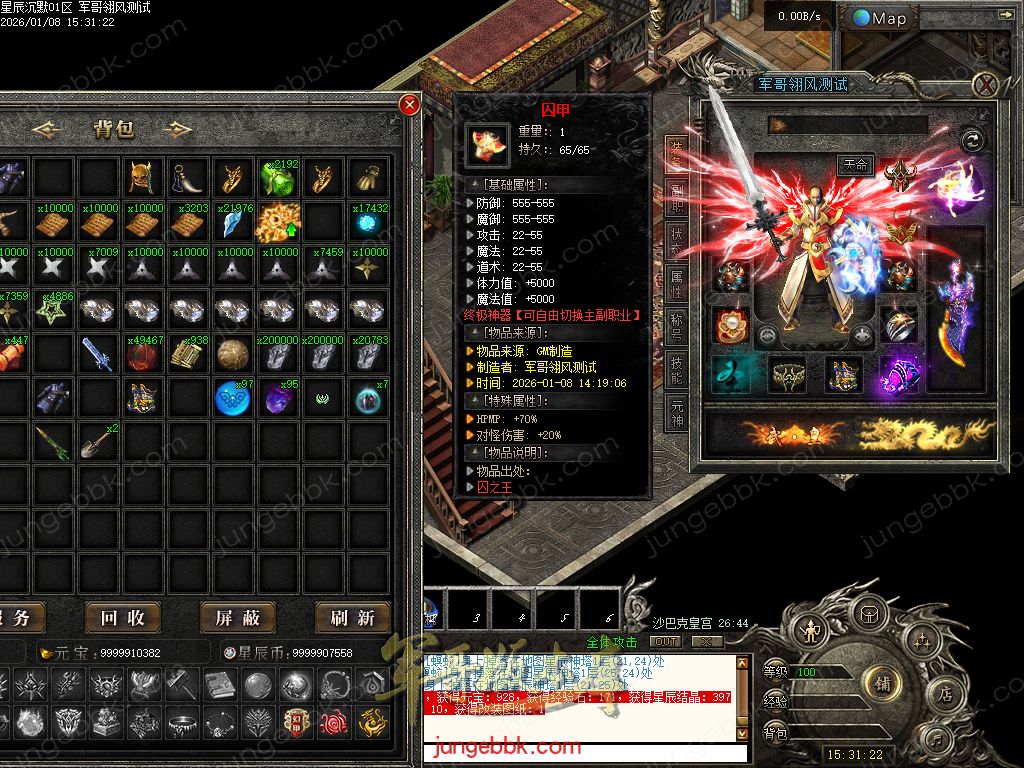Image resolution: width=1024 pixels, height=768 pixels.
Task: Click the 屏蔽 block button
Action: [238, 618]
